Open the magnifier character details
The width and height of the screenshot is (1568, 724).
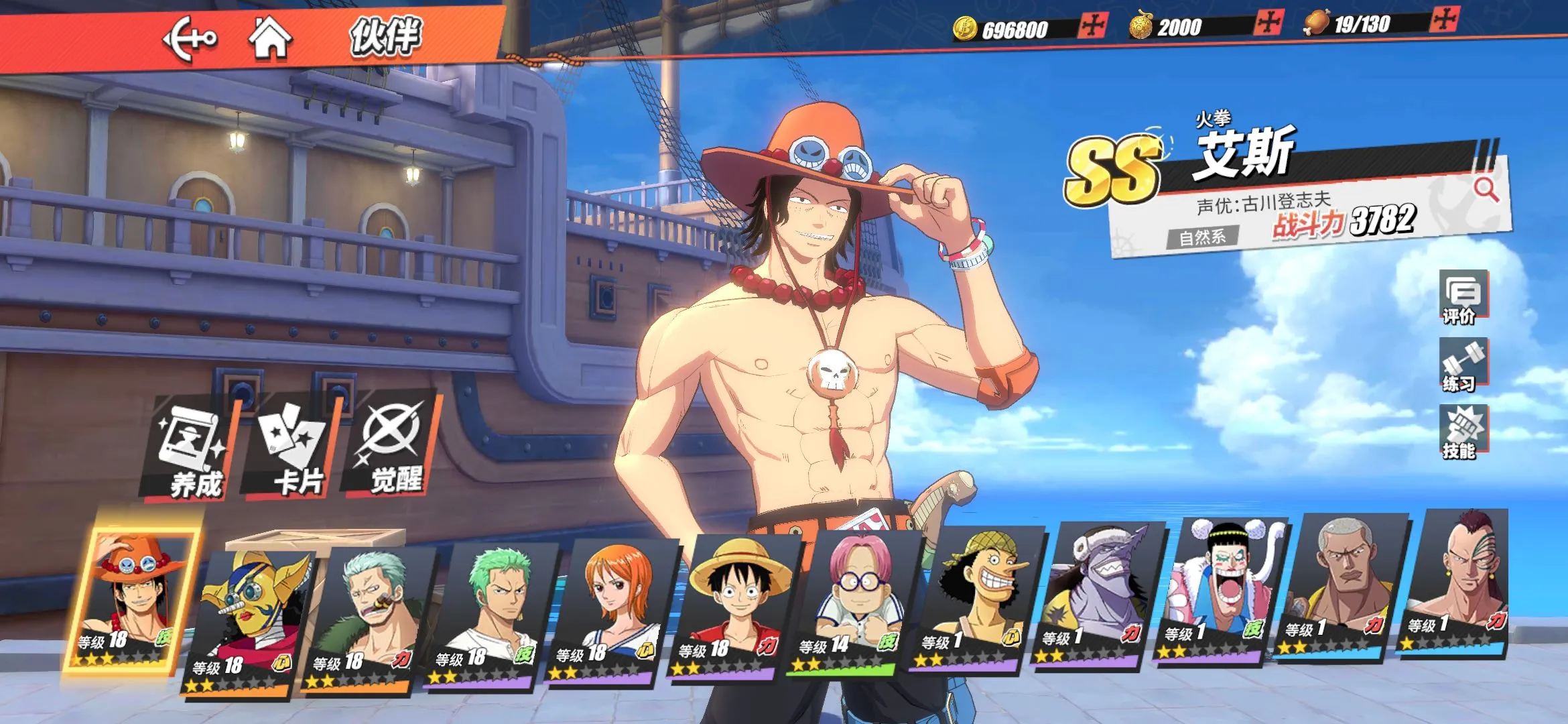coord(1486,190)
